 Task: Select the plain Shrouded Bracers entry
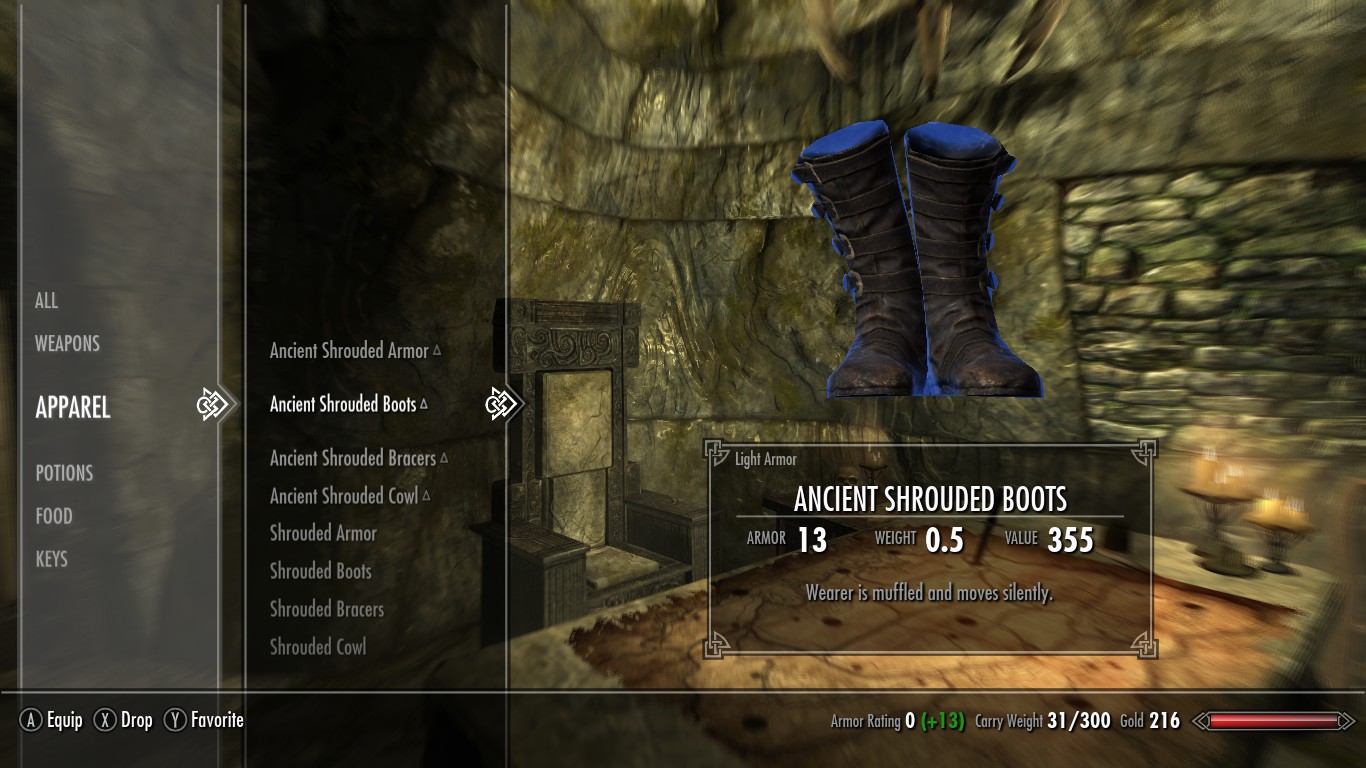pyautogui.click(x=327, y=609)
